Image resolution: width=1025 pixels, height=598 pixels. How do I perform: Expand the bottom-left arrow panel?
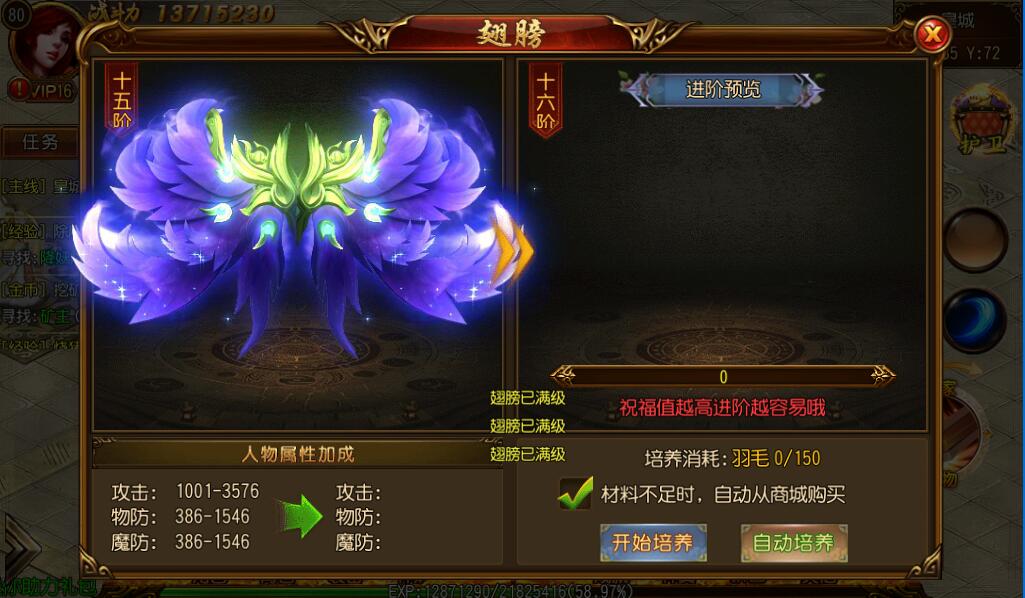click(x=18, y=547)
